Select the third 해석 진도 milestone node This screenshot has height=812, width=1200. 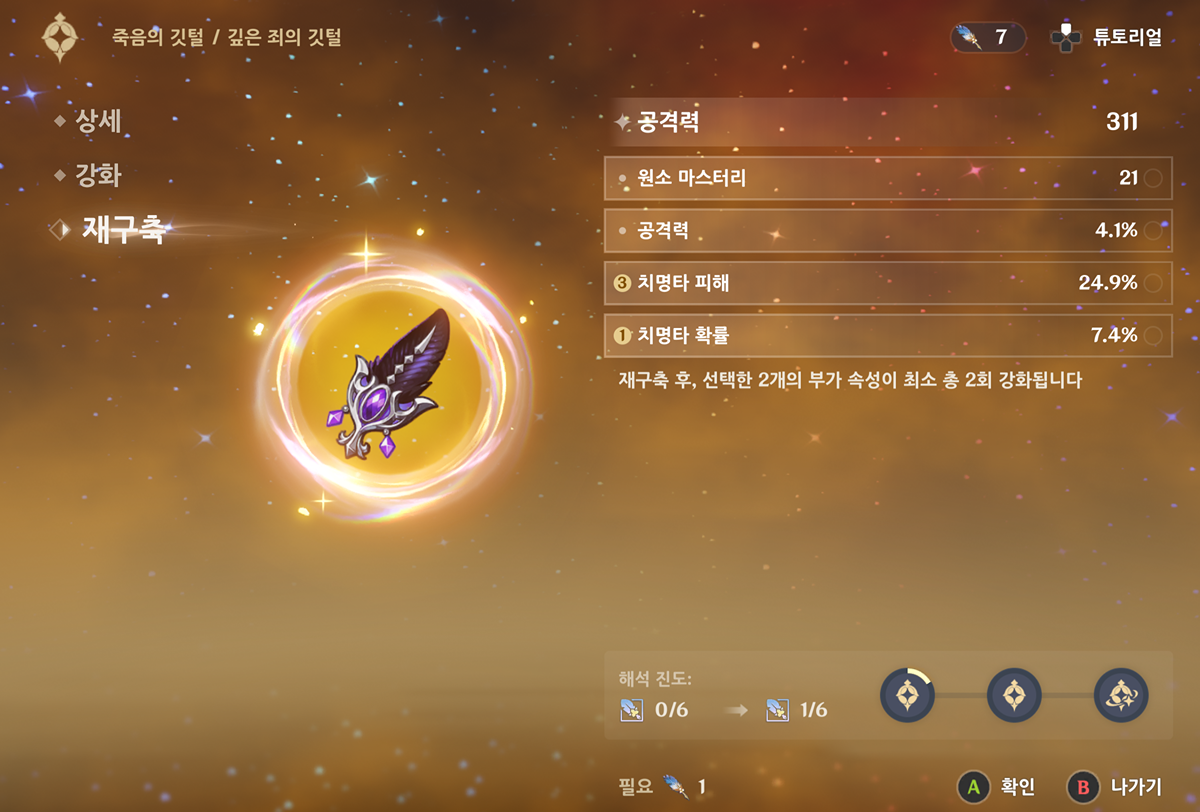(1121, 695)
